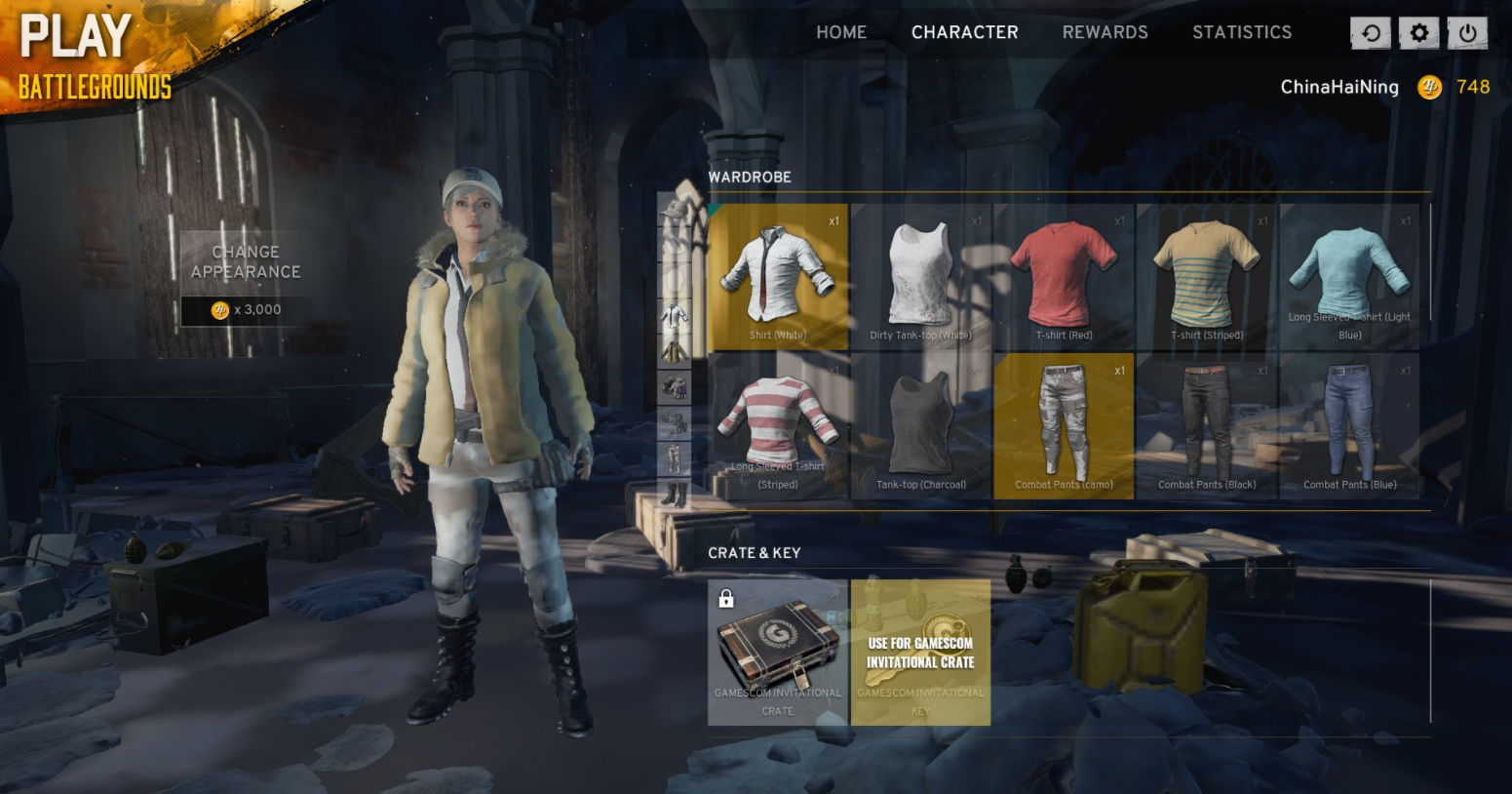Equip the T-shirt (Red)
This screenshot has width=1512, height=794.
coord(1064,277)
